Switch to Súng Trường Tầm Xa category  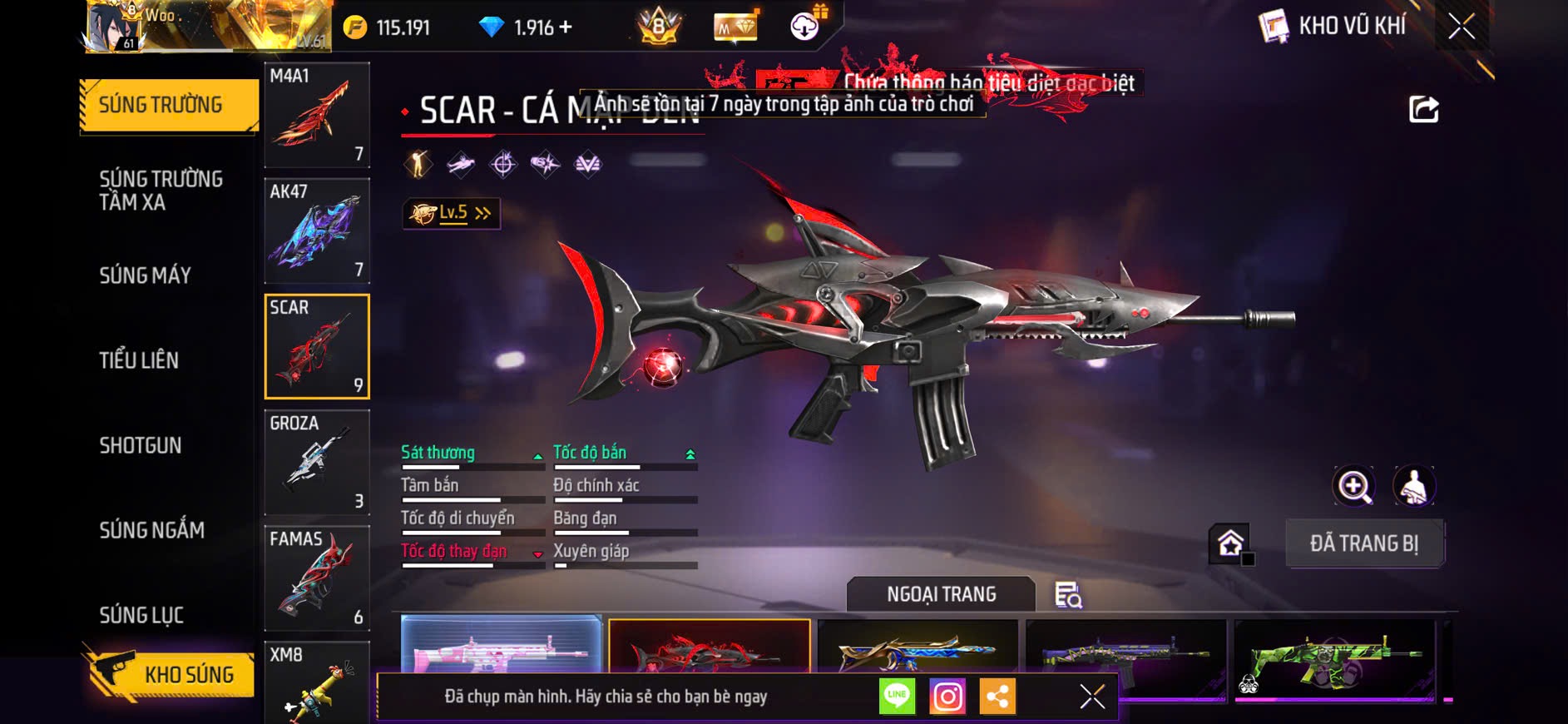[x=161, y=191]
